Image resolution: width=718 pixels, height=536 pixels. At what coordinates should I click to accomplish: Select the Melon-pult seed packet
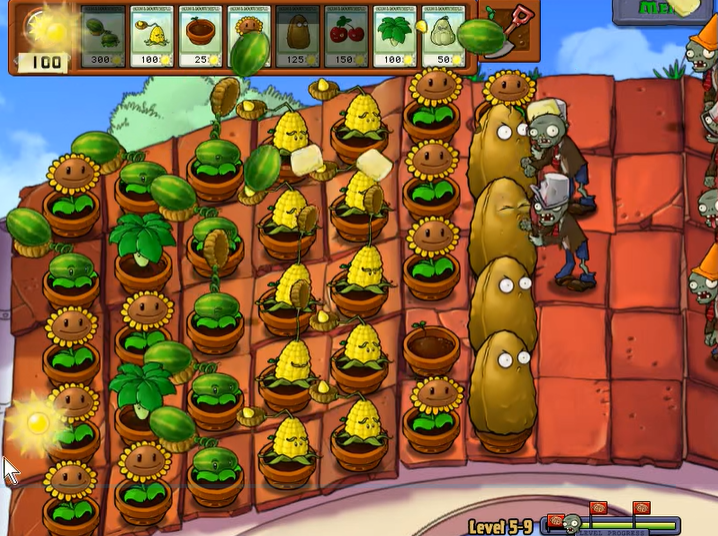104,38
